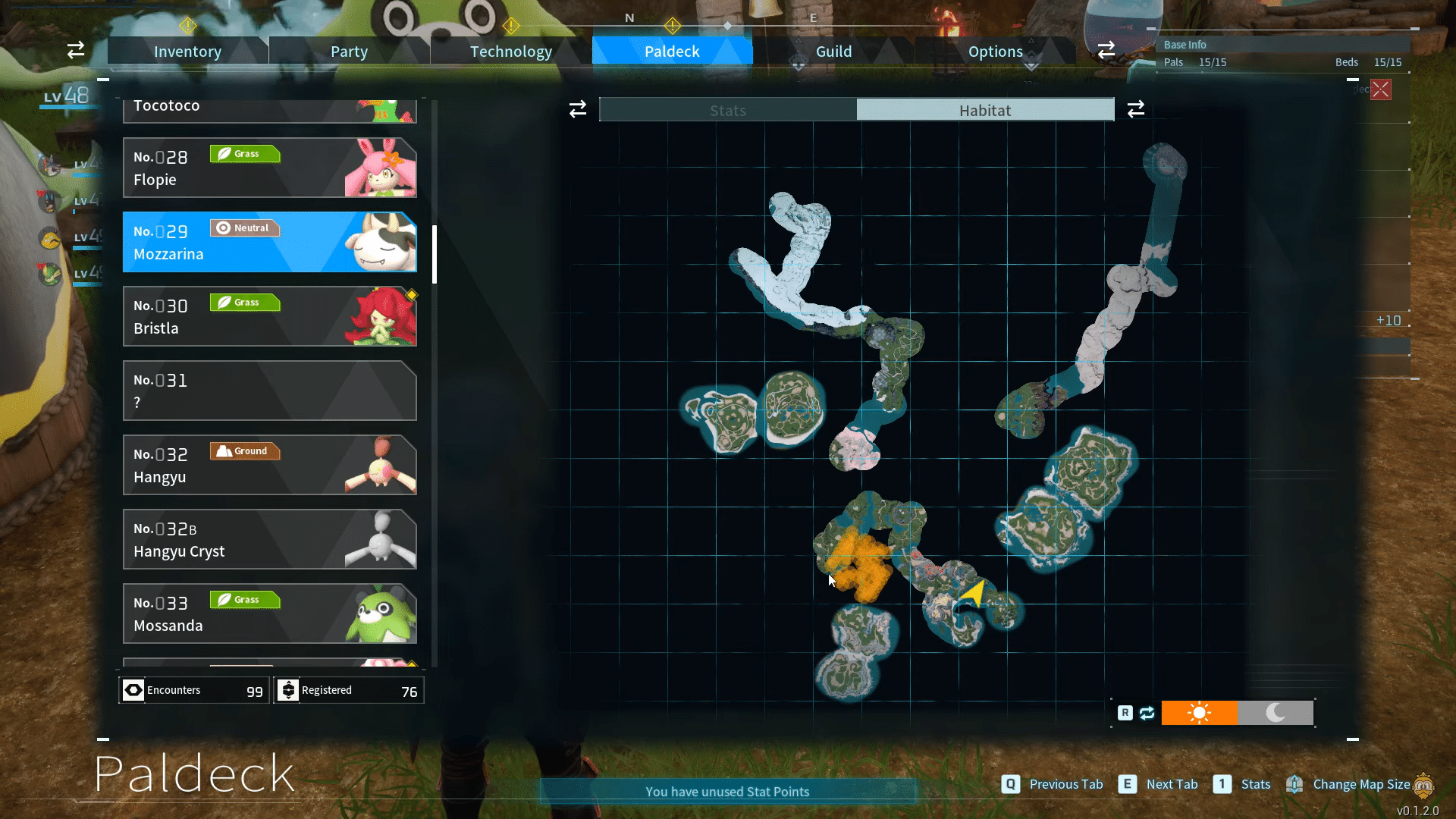1456x819 pixels.
Task: Close the red X panel button
Action: 1381,89
